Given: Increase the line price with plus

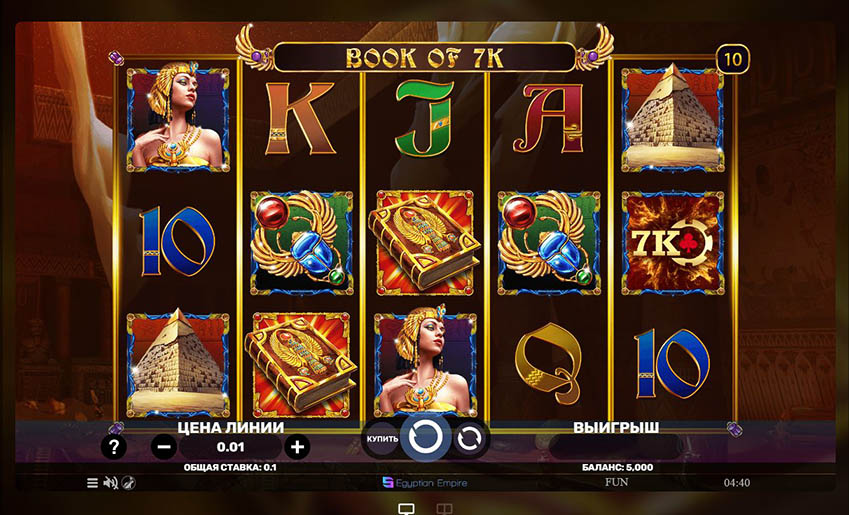Looking at the screenshot, I should coord(296,447).
